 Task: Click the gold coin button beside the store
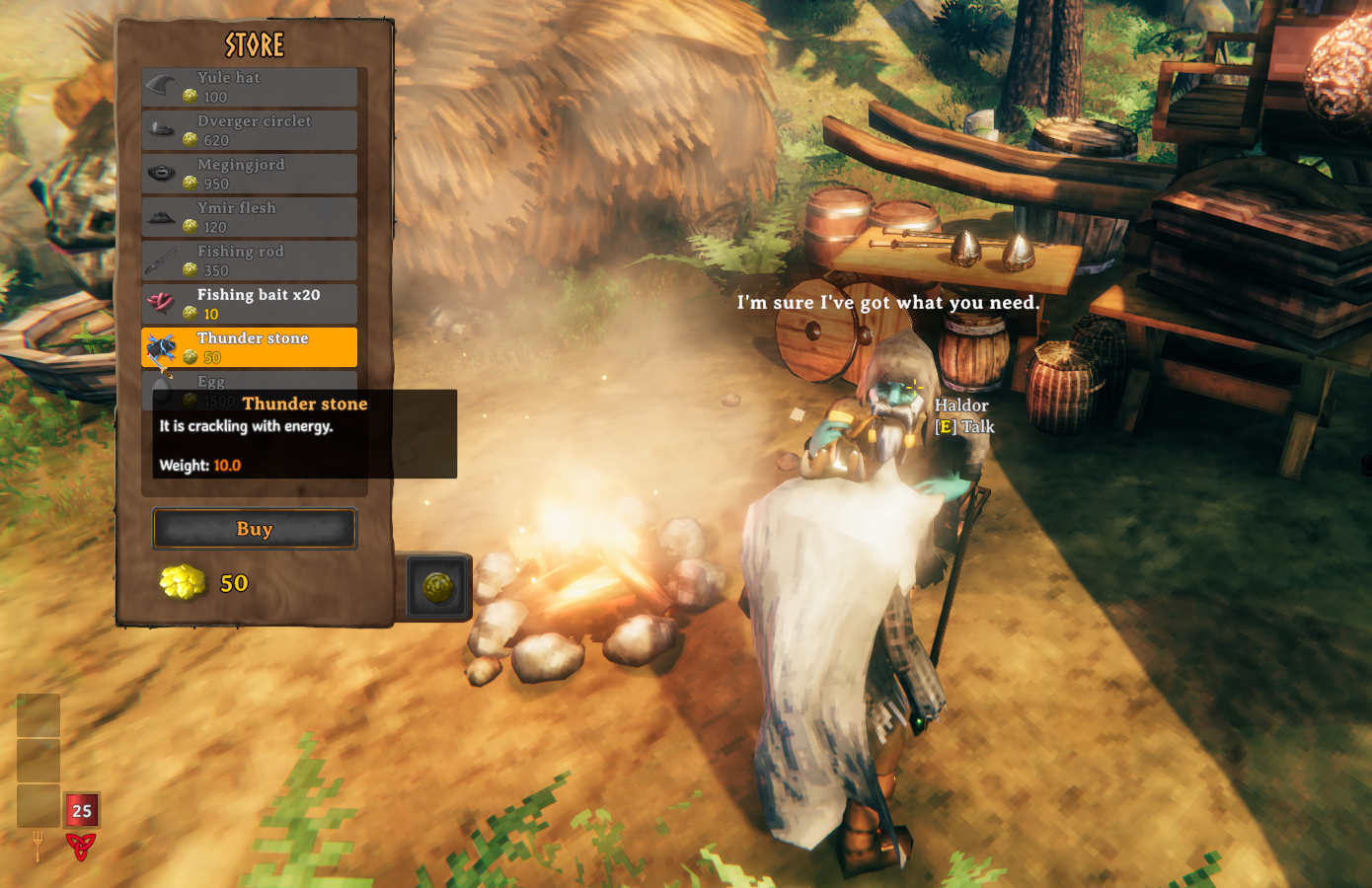click(438, 588)
